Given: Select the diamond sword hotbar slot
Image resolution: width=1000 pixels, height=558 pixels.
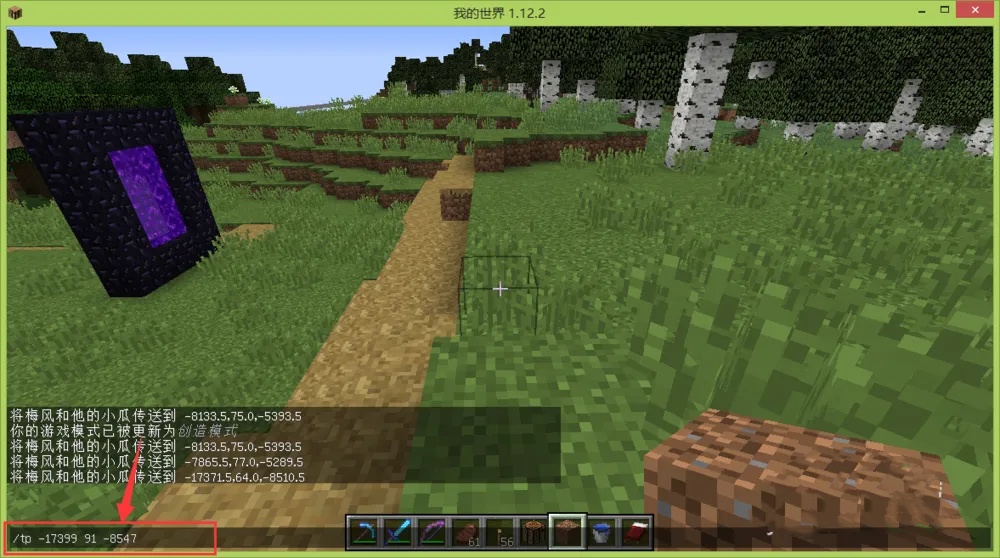Looking at the screenshot, I should coord(398,533).
